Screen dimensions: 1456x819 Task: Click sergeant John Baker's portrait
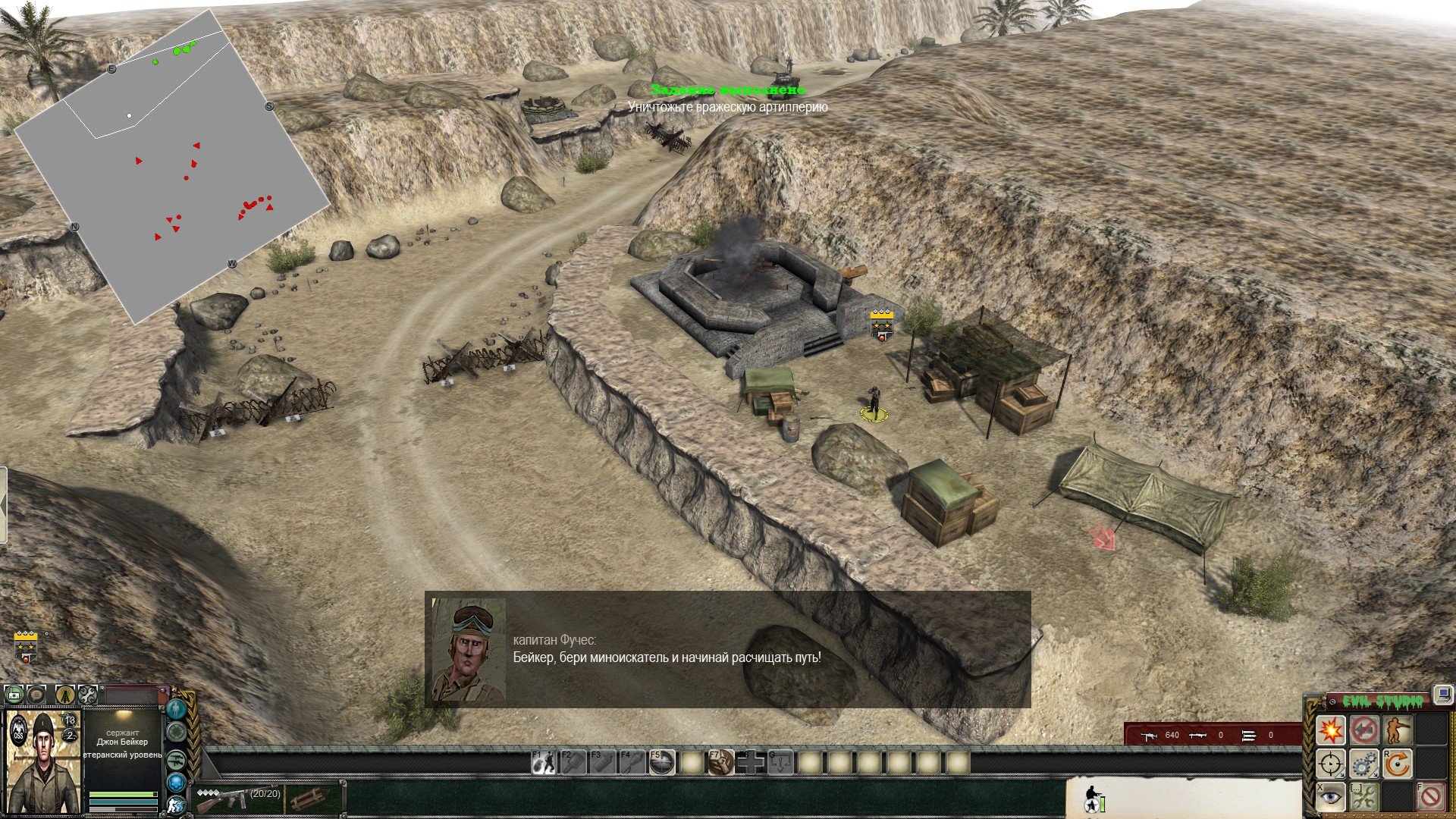click(42, 761)
